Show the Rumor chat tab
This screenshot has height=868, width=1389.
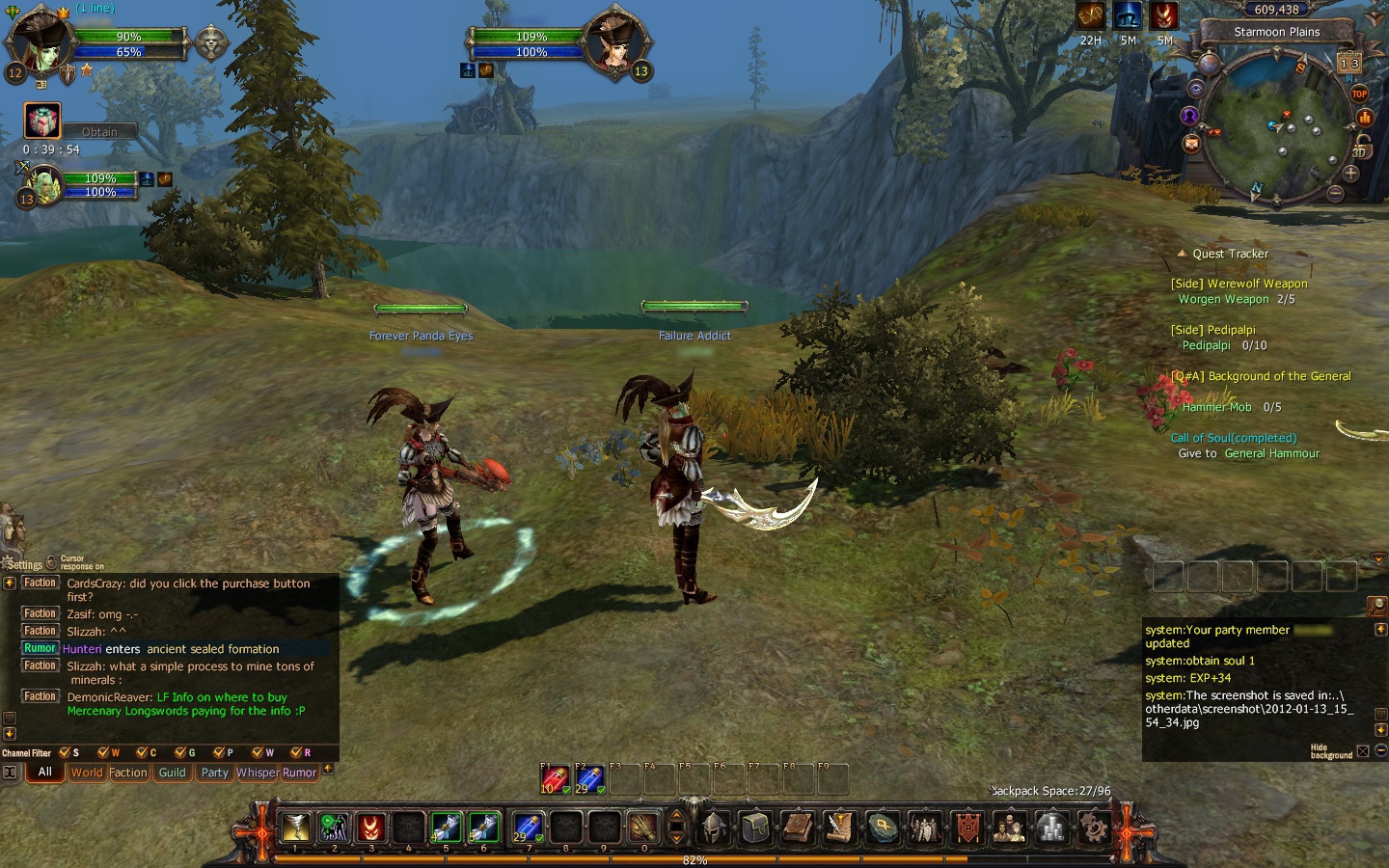tap(299, 773)
